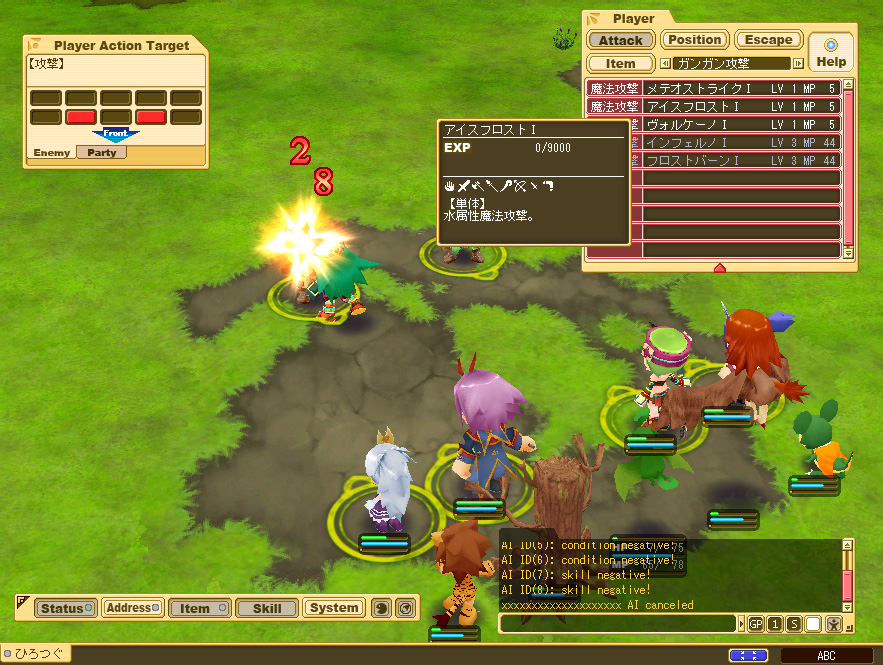Open the Skill menu
This screenshot has height=665, width=883.
click(x=267, y=608)
